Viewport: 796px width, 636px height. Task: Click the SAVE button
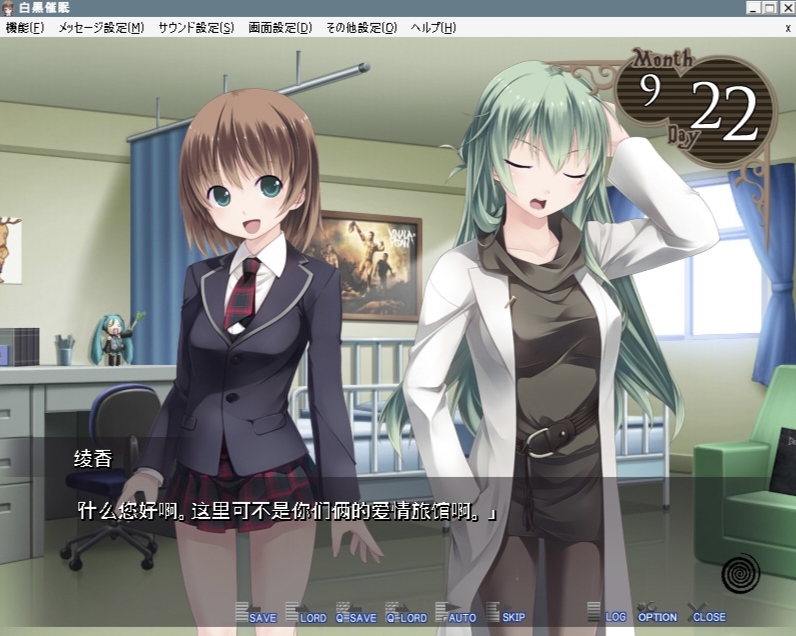tap(257, 616)
